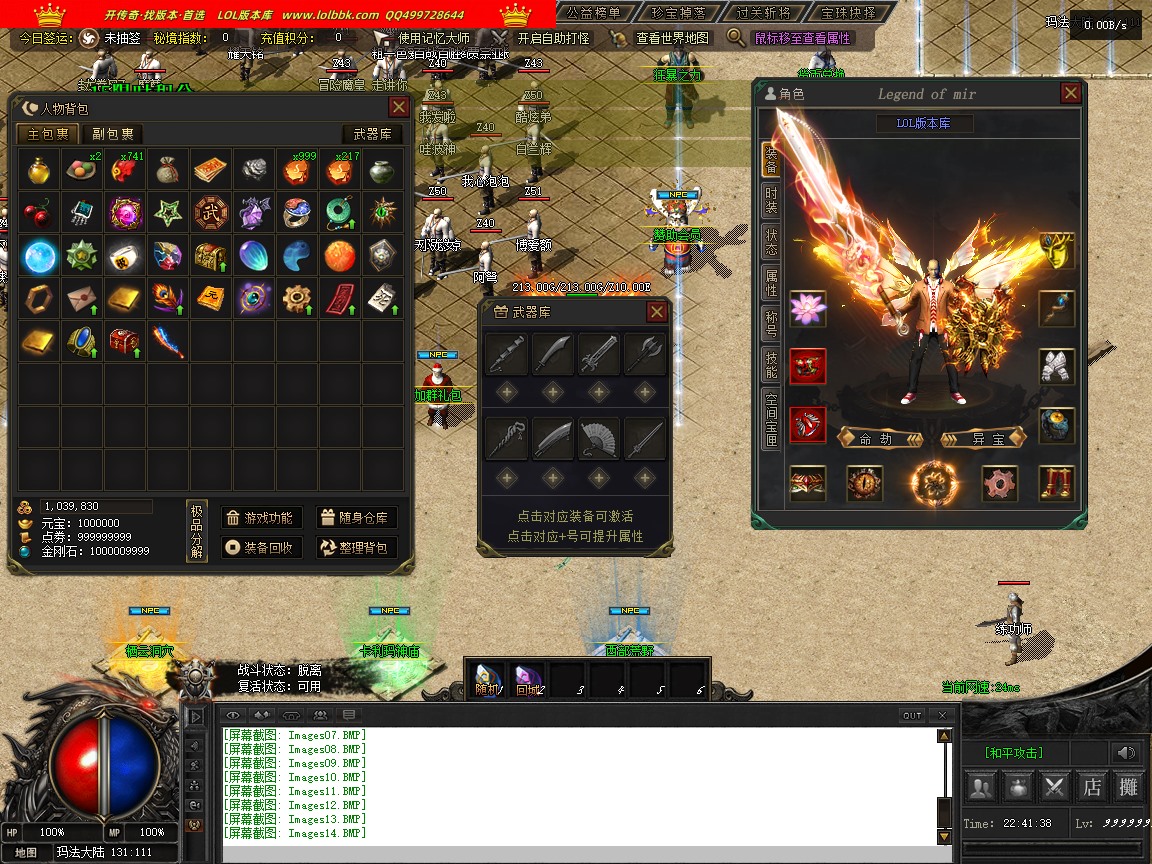The image size is (1152, 864).
Task: Click the 命劫 button under the character
Action: 876,439
